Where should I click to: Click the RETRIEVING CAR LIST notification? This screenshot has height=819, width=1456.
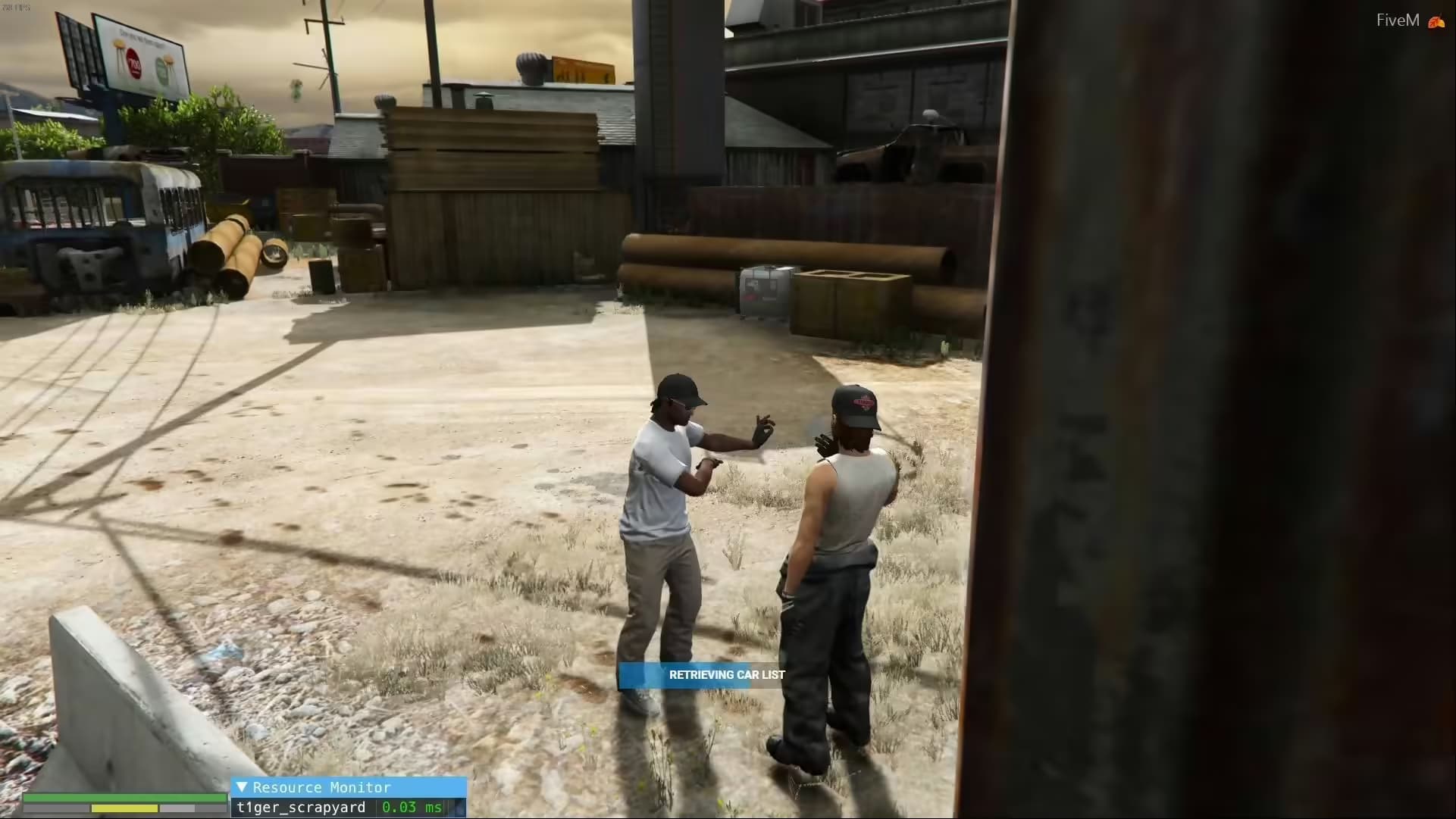728,674
